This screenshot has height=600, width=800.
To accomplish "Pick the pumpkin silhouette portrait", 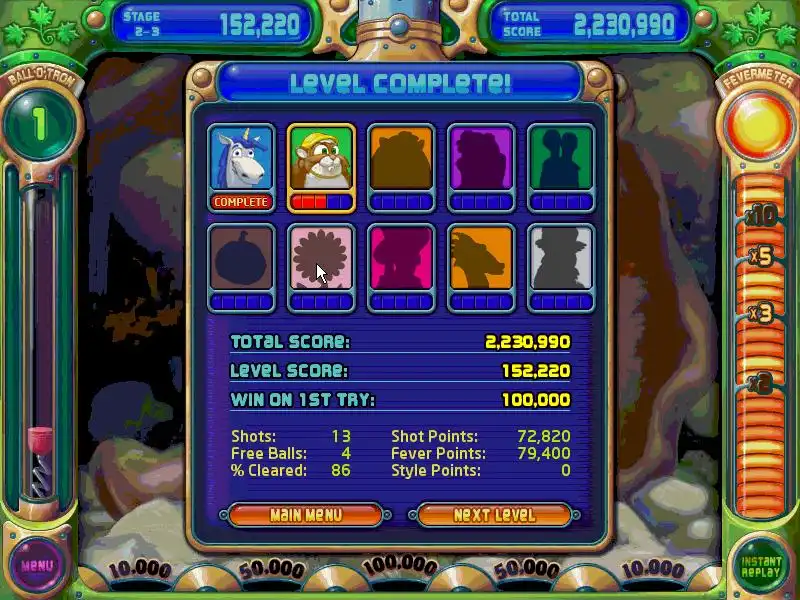I will coord(241,259).
